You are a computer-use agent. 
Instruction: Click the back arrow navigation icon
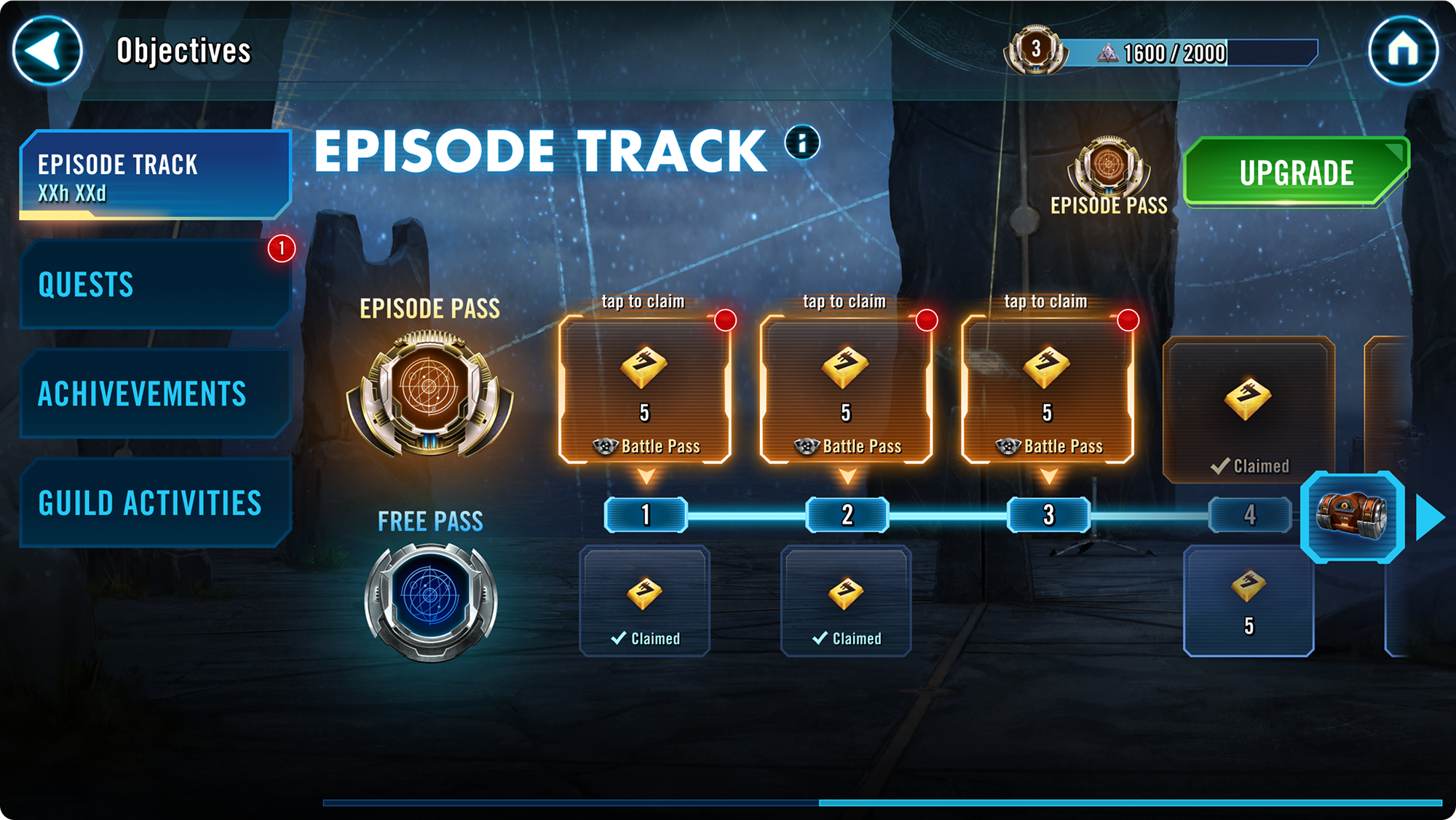(x=48, y=51)
